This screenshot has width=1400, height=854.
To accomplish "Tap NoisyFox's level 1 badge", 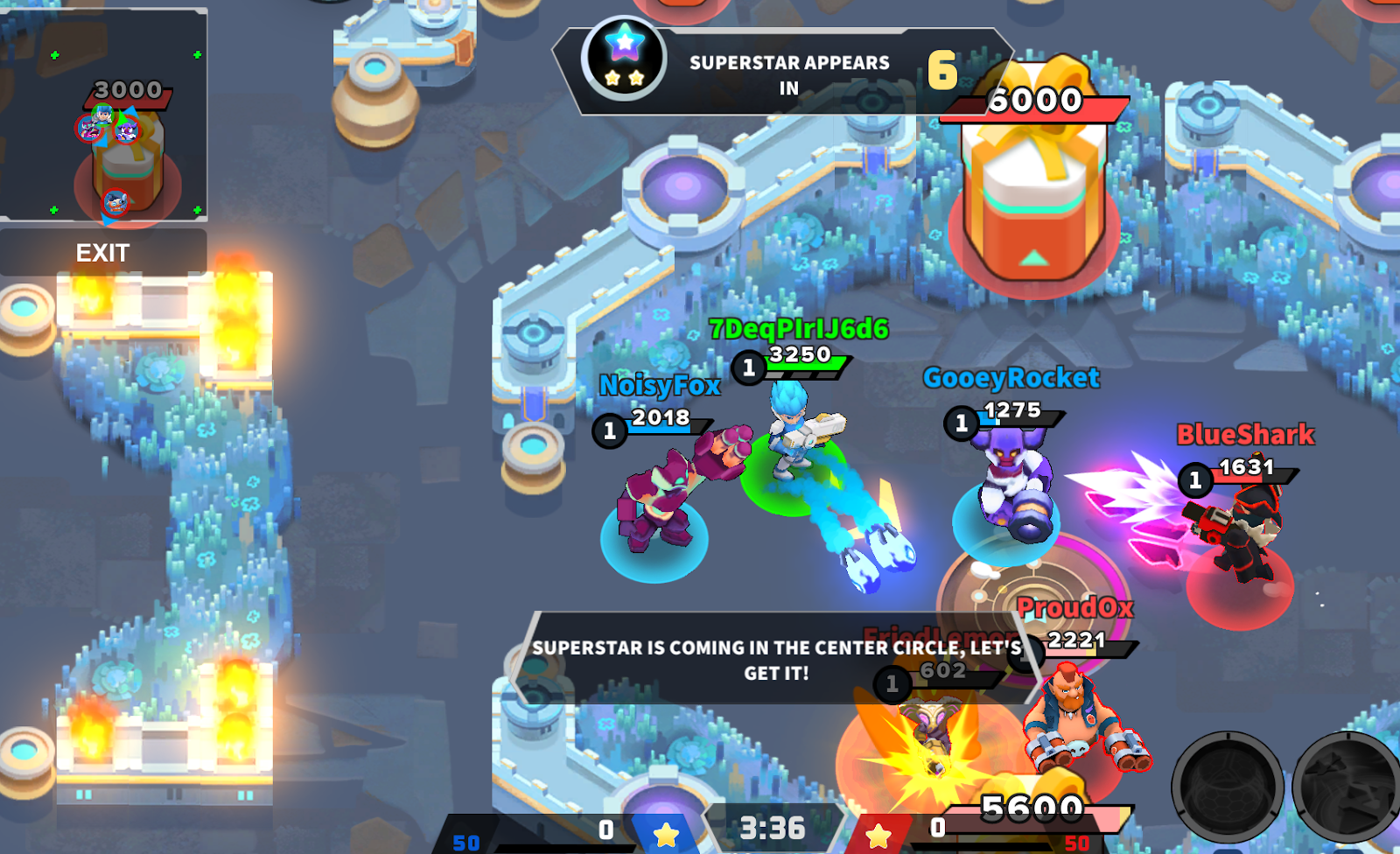I will point(610,430).
